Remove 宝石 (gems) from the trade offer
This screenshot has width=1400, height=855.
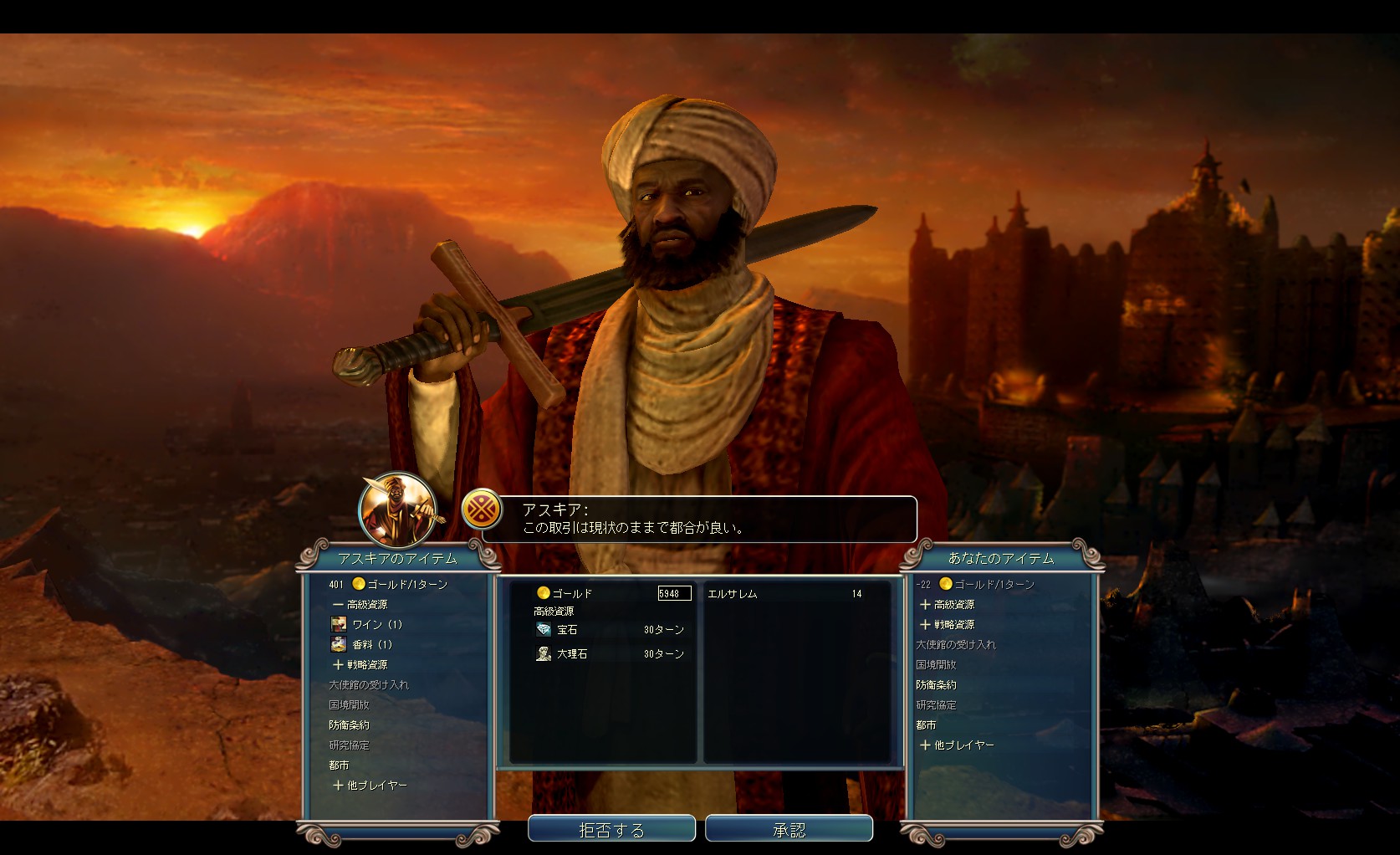coord(567,630)
